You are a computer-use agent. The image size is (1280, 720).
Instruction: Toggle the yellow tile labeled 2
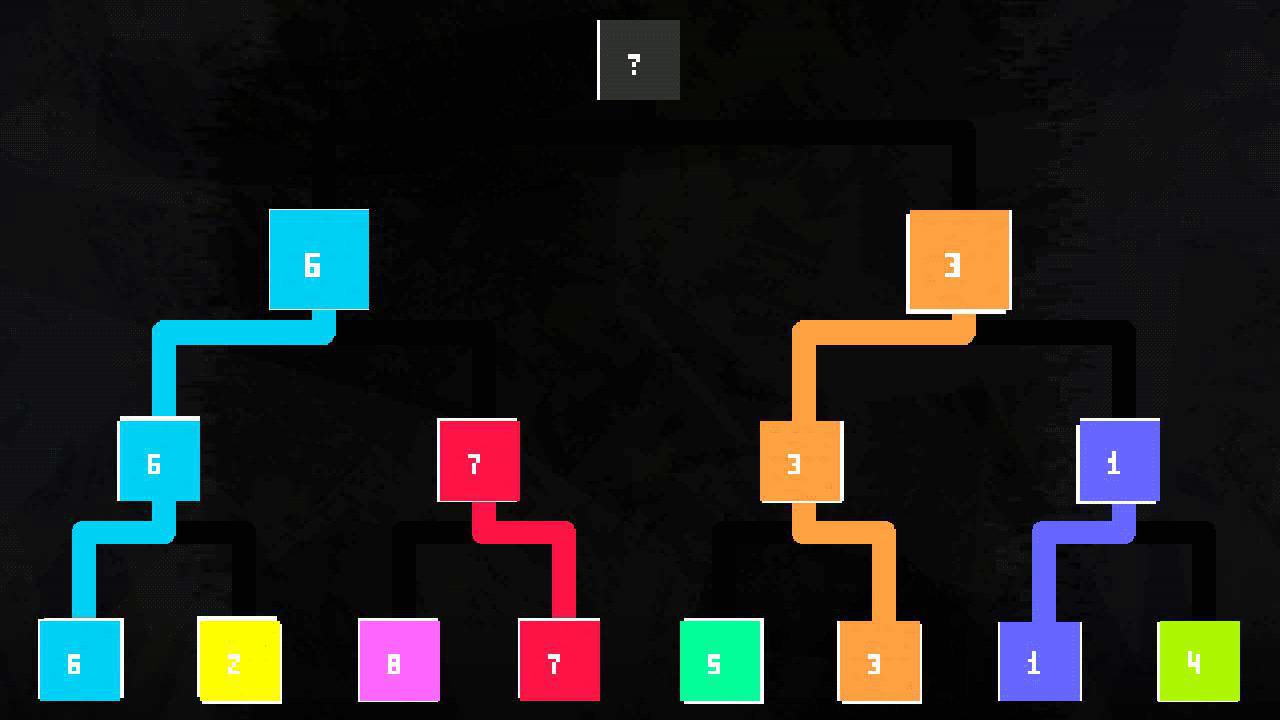tap(238, 660)
